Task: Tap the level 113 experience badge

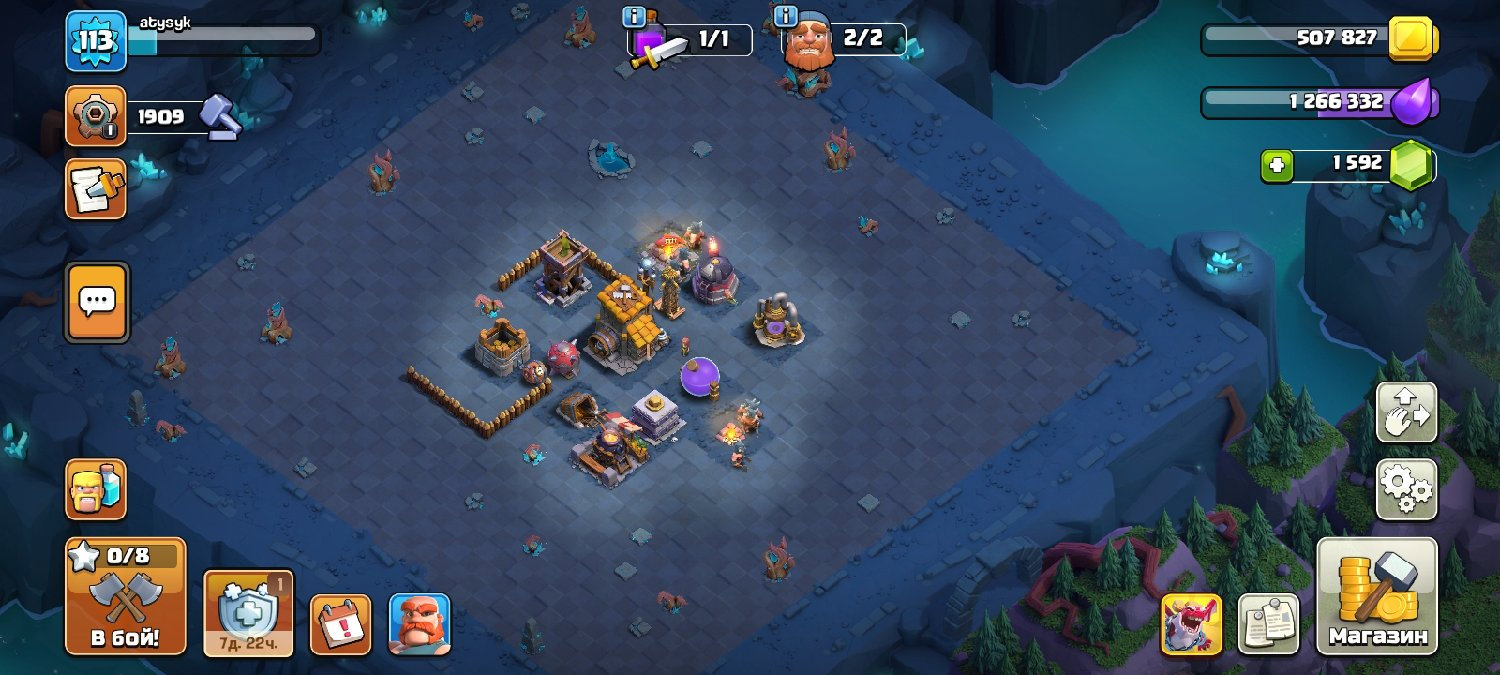Action: click(x=96, y=41)
